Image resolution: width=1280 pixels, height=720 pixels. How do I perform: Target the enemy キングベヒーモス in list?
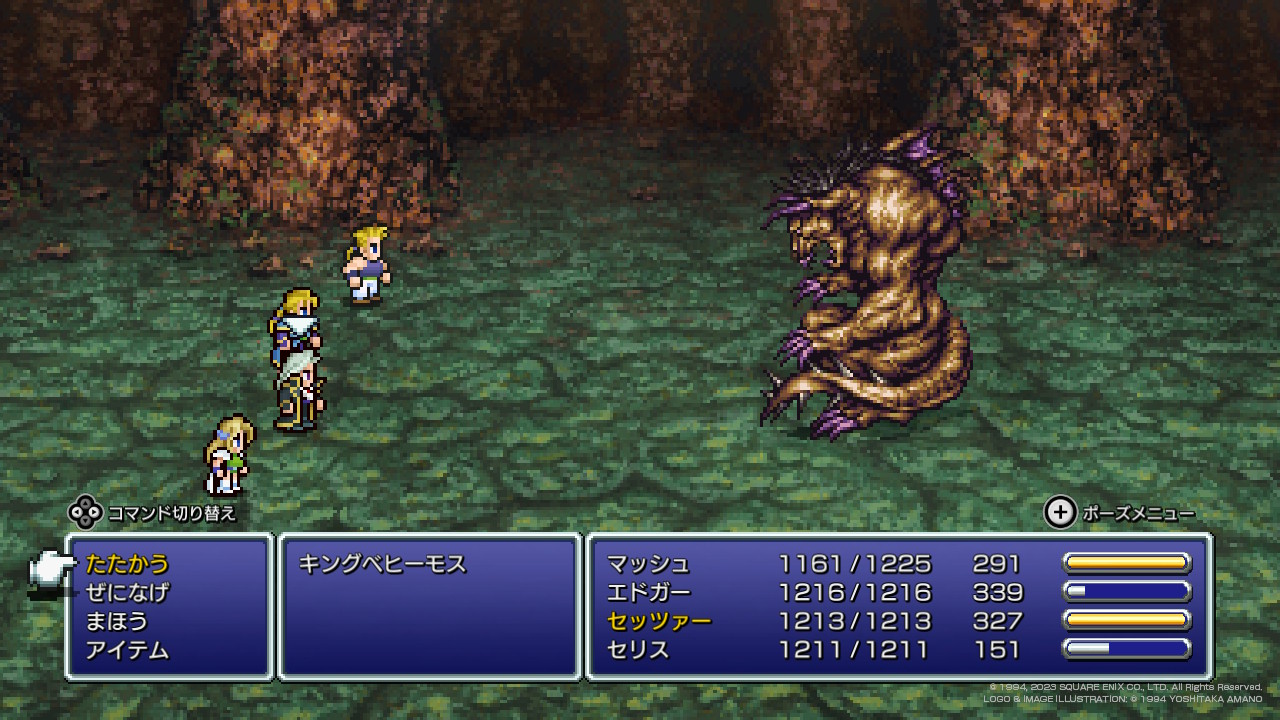coord(383,564)
